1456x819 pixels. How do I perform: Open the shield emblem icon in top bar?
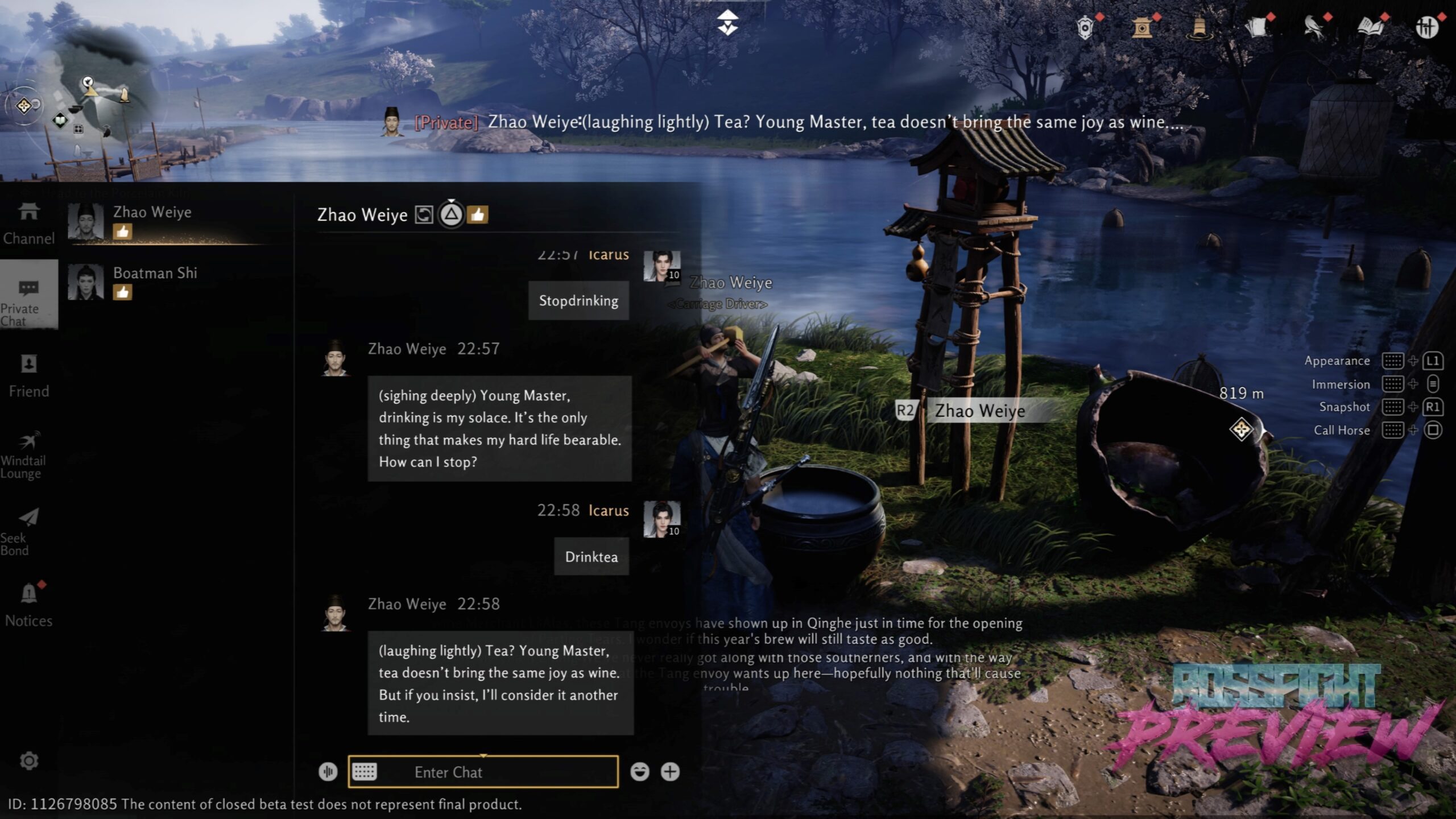(x=1085, y=27)
